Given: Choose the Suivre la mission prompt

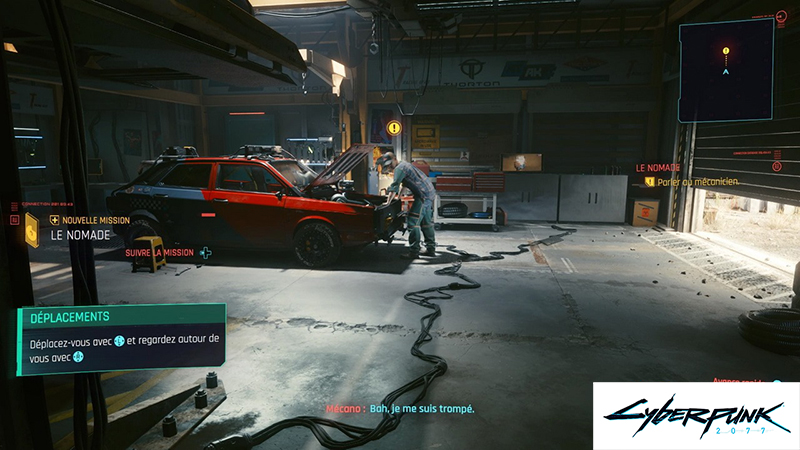Looking at the screenshot, I should tap(166, 253).
